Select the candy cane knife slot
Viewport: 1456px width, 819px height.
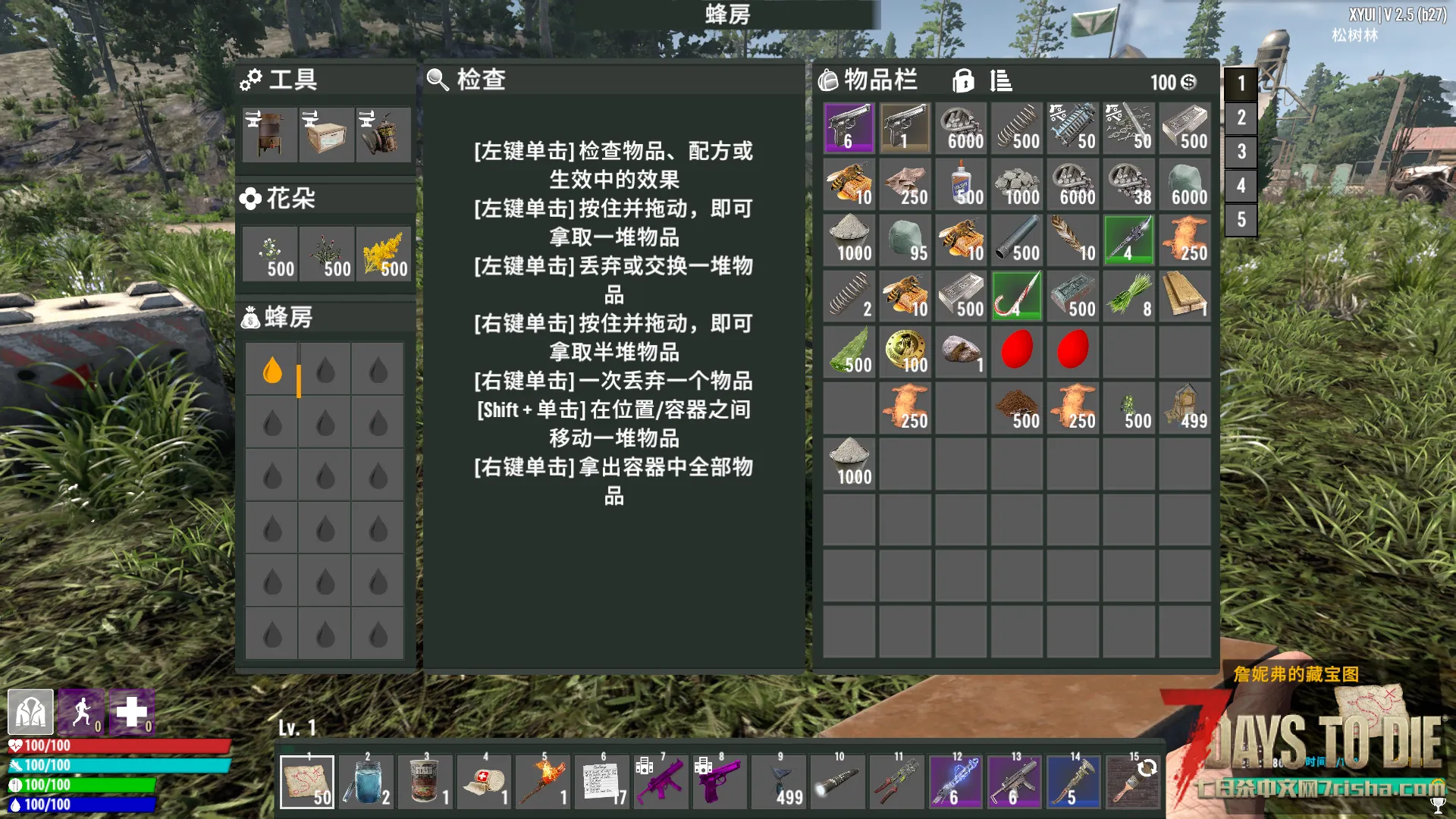(x=1016, y=296)
